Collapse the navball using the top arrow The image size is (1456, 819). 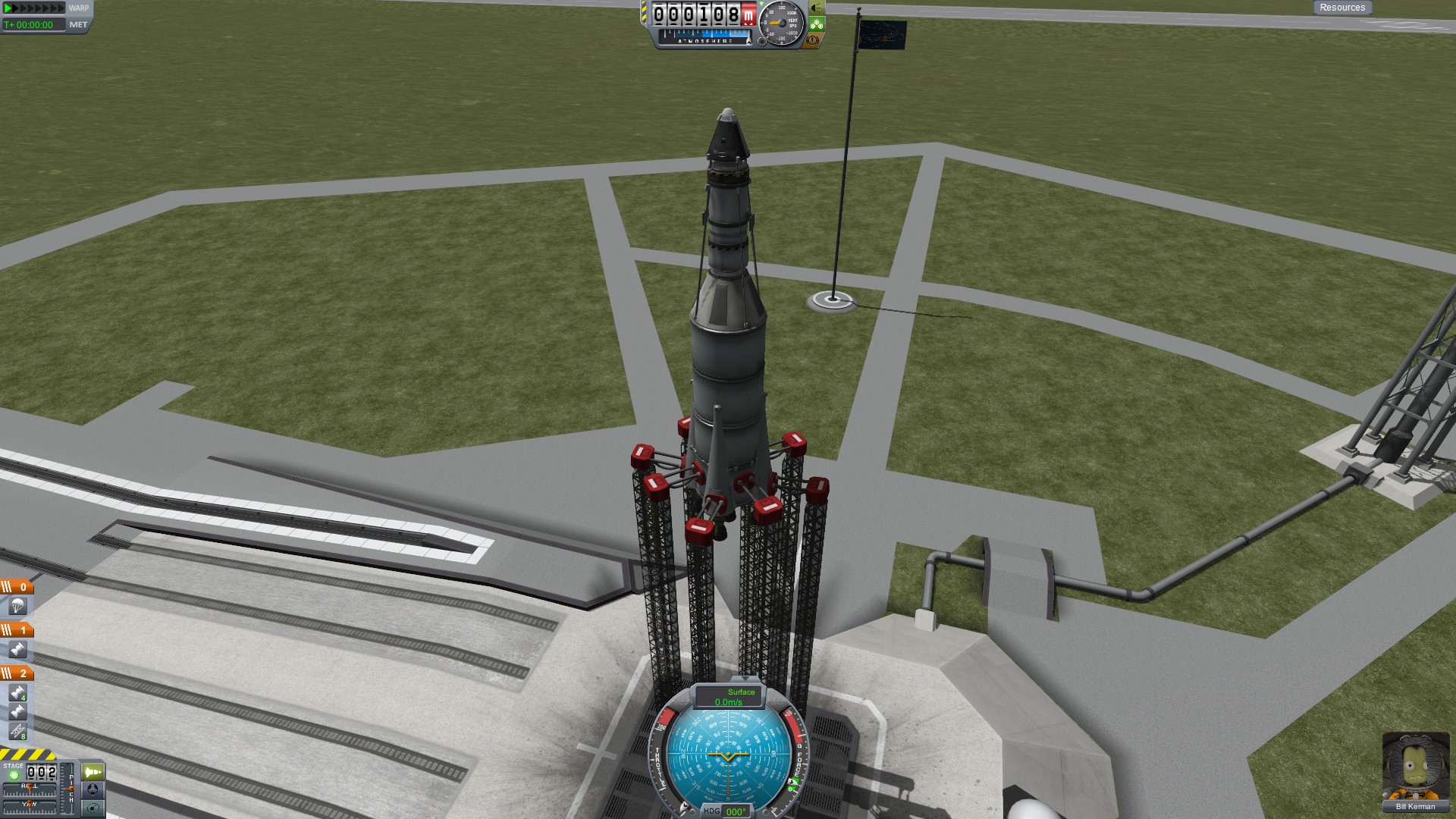[x=745, y=678]
